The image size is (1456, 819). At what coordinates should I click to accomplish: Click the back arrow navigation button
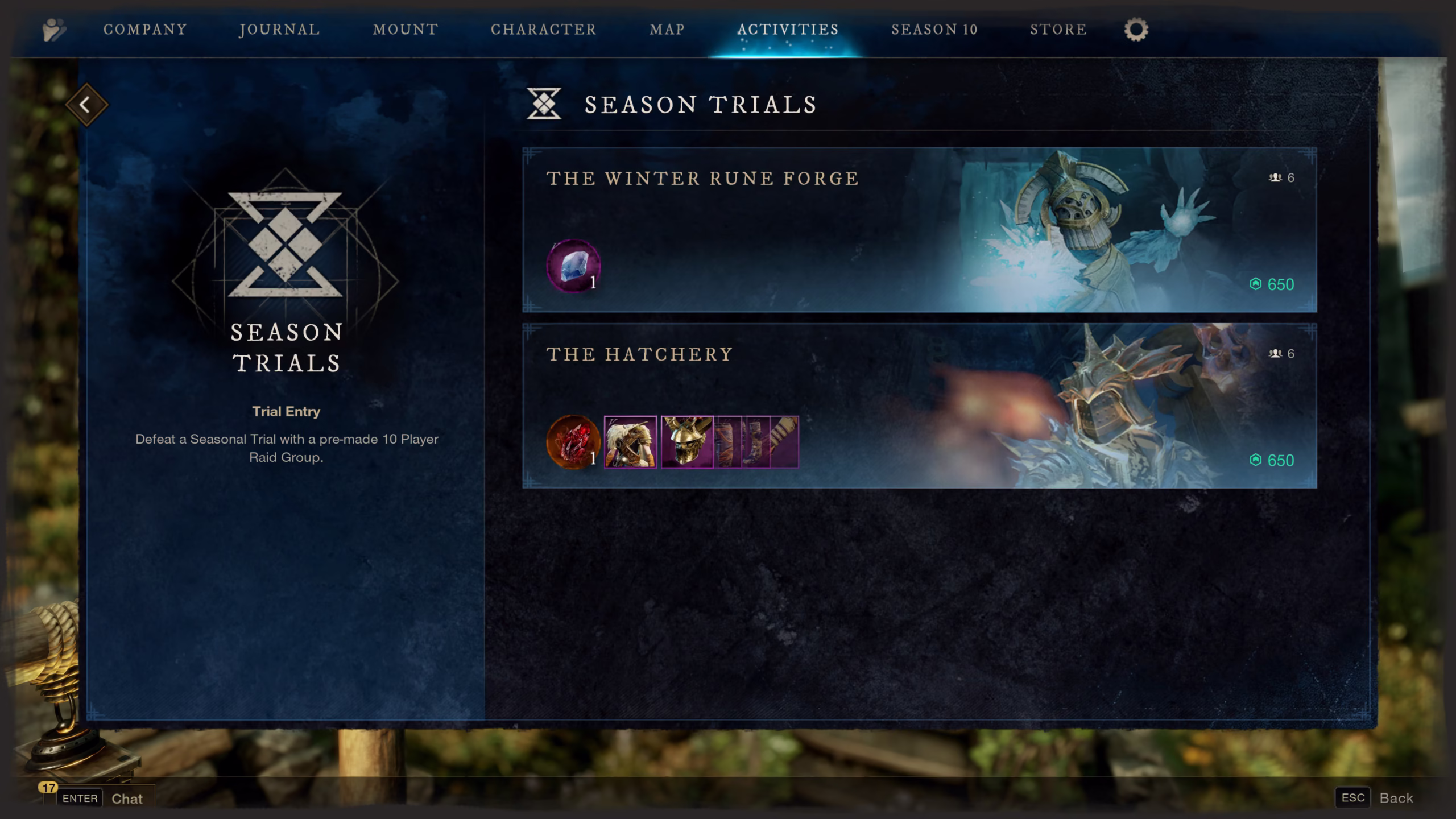click(x=86, y=105)
